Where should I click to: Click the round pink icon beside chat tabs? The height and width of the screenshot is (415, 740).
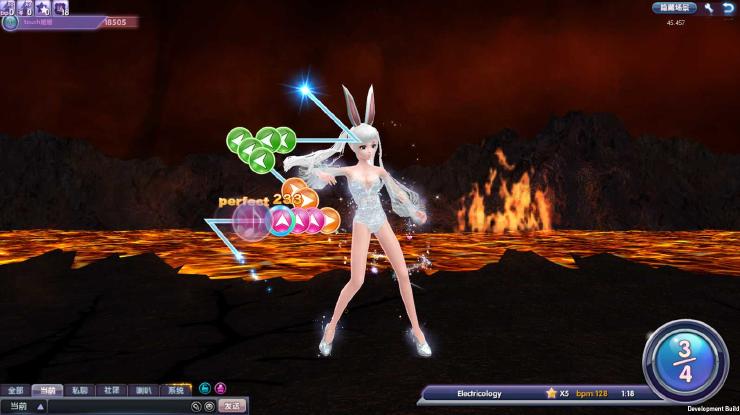tap(220, 388)
